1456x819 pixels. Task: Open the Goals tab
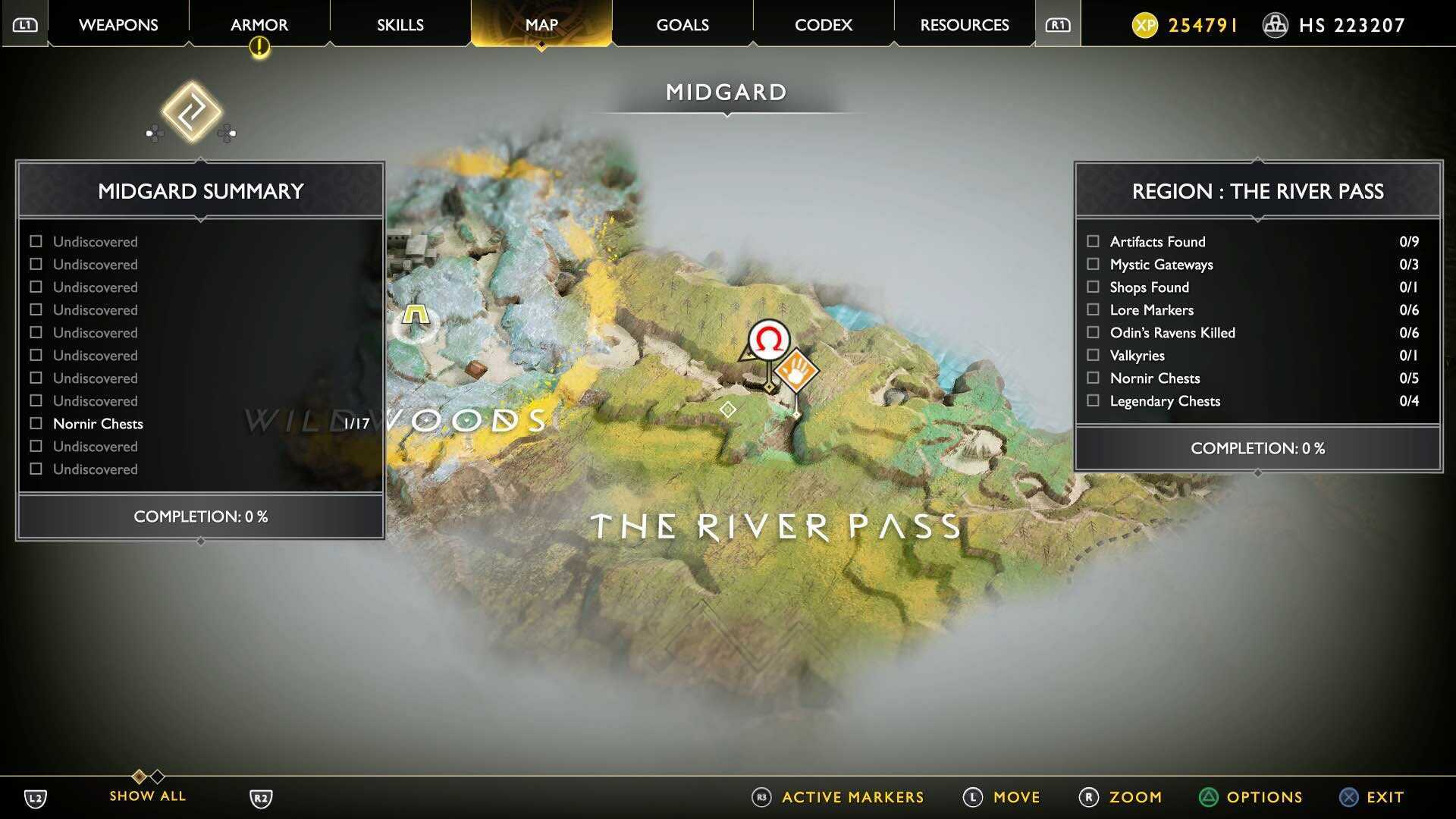point(681,24)
